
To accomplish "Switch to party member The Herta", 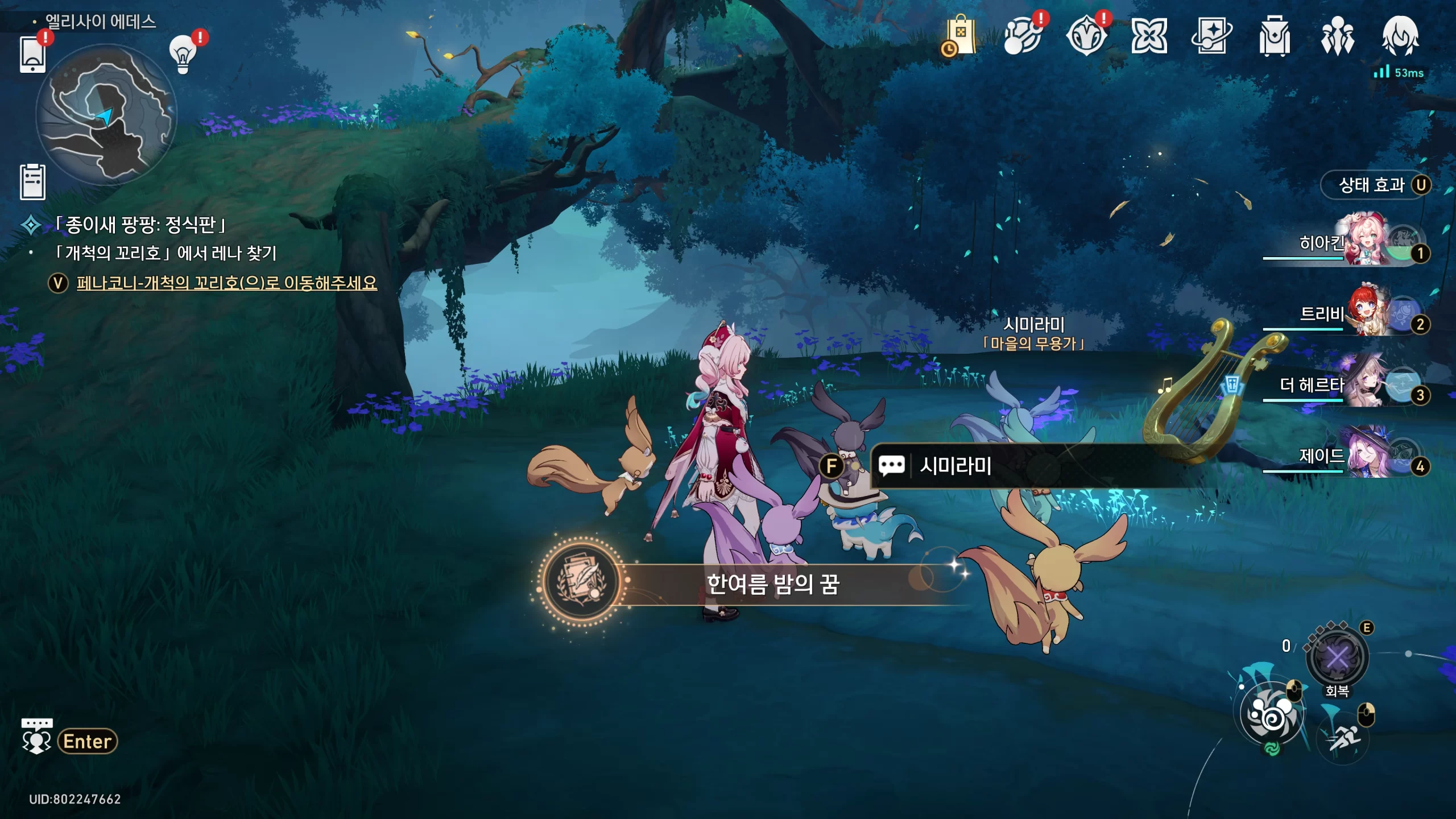I will coord(1365,385).
